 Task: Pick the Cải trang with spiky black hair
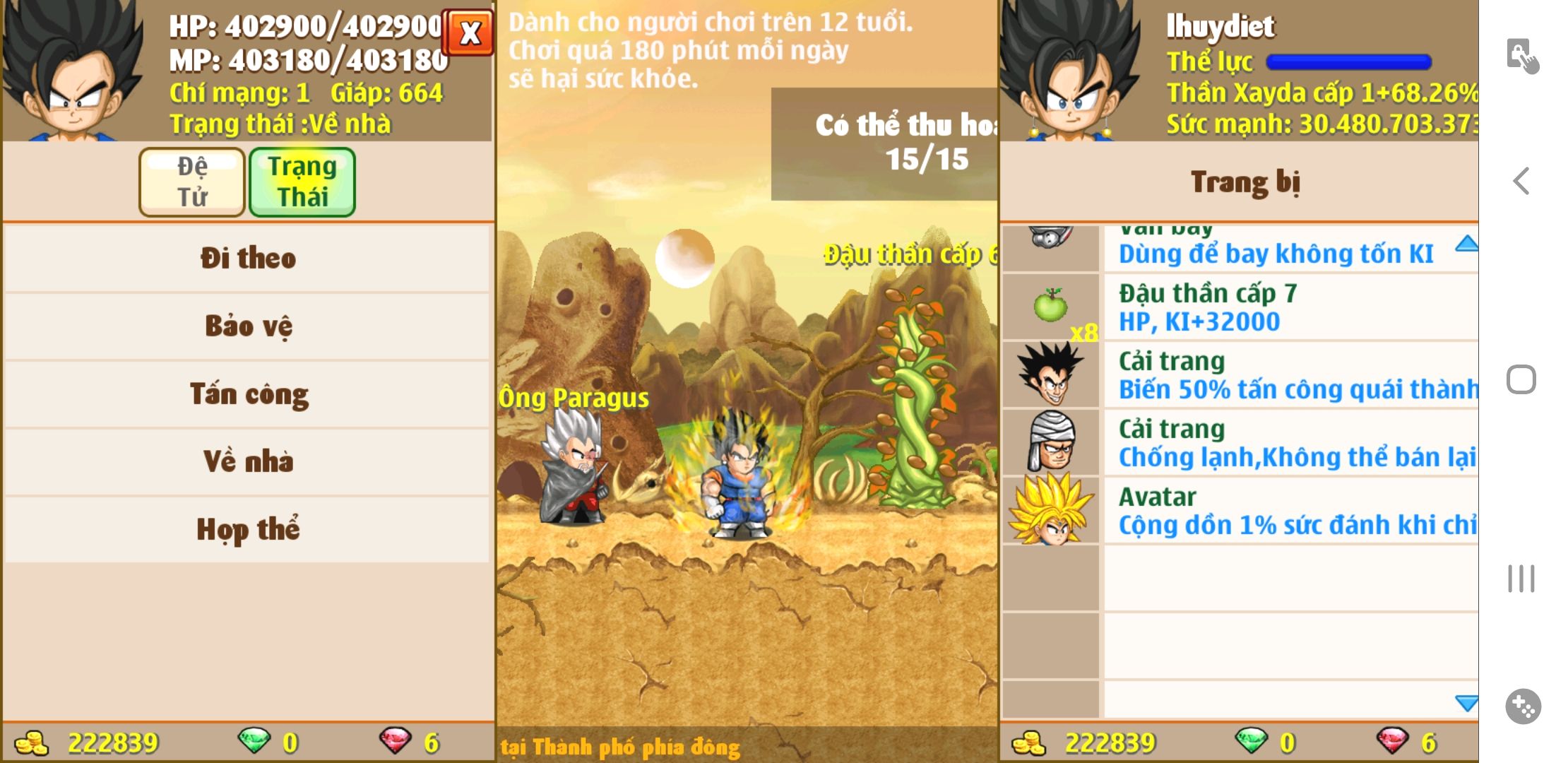pyautogui.click(x=1240, y=375)
